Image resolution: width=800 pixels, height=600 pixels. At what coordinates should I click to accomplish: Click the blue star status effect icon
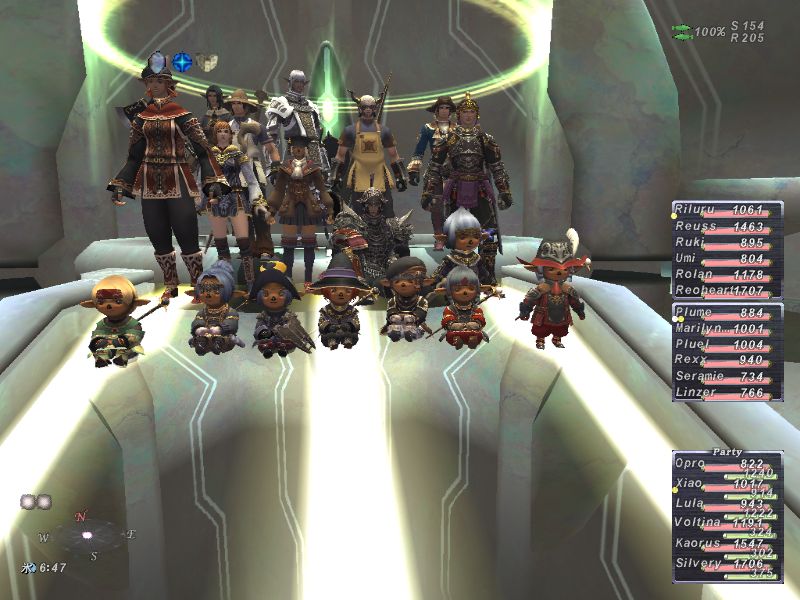pyautogui.click(x=181, y=62)
